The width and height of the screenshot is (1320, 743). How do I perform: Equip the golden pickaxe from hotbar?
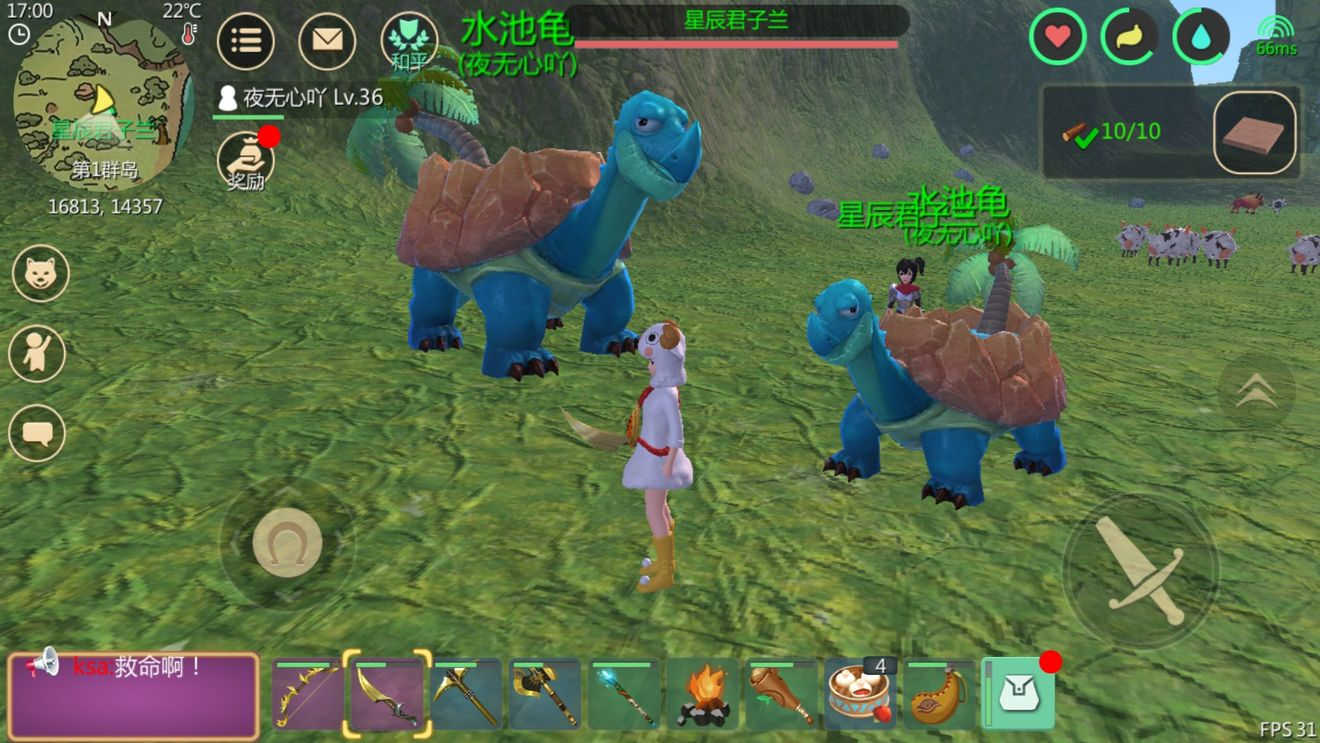click(466, 693)
